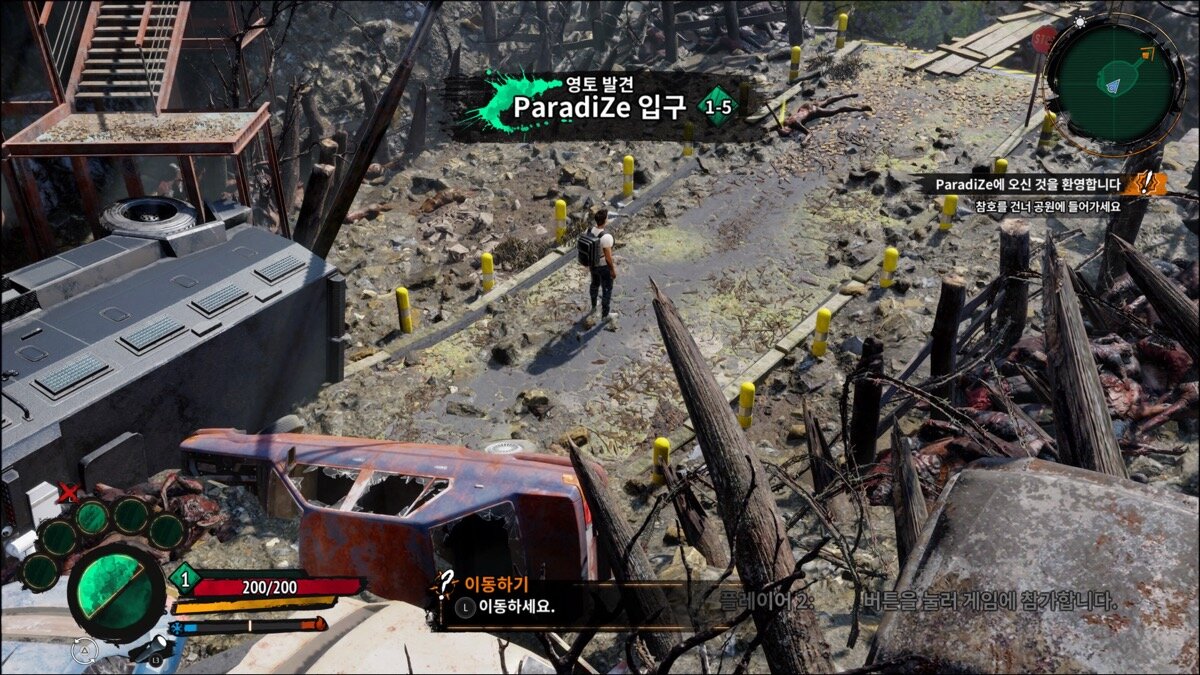
Task: Click the ParadiZe 입구 territory discovered banner
Action: 600,105
